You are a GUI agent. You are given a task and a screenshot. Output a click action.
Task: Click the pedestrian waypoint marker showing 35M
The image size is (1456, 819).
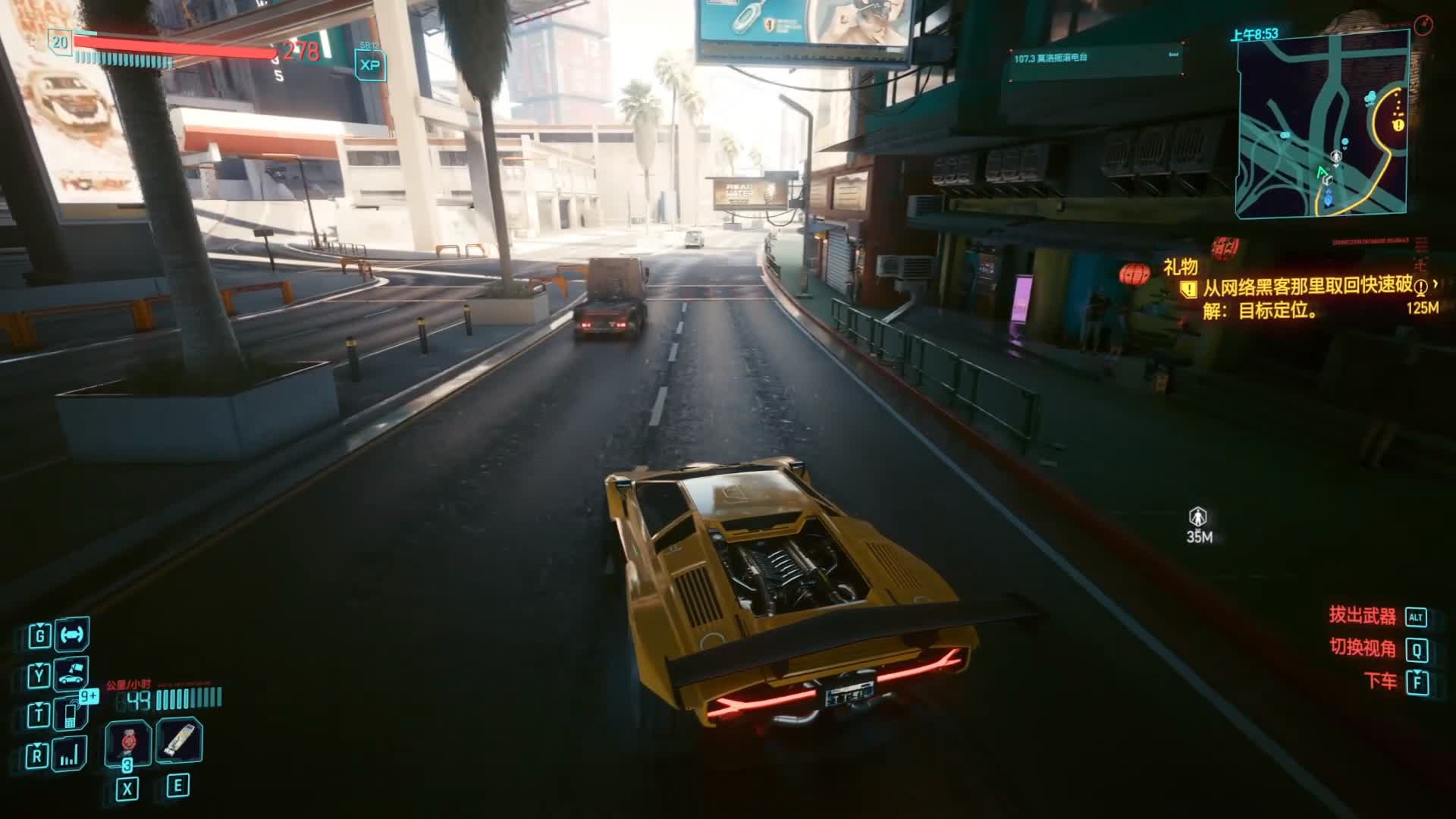(1198, 518)
